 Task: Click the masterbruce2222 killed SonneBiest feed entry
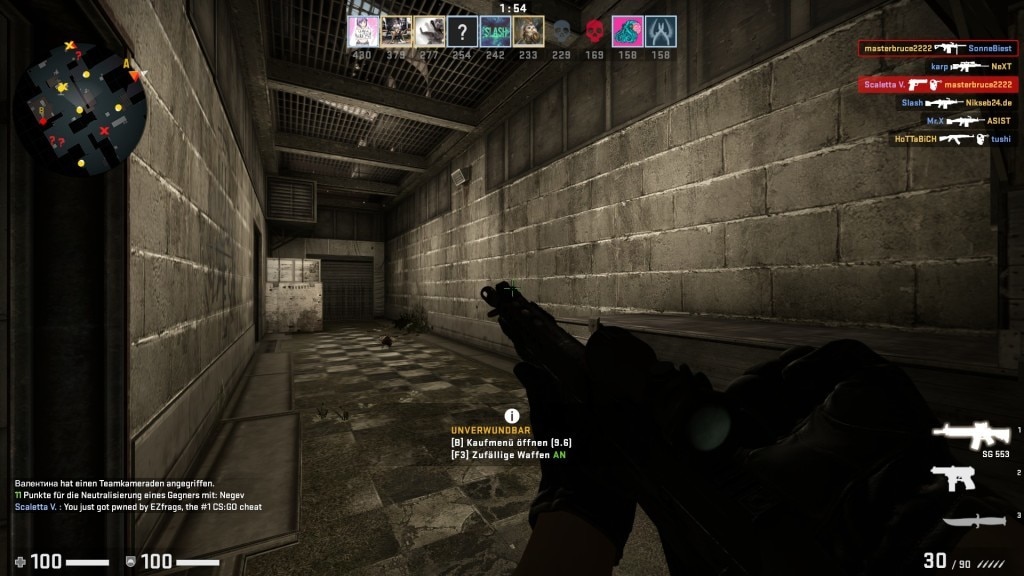tap(938, 48)
